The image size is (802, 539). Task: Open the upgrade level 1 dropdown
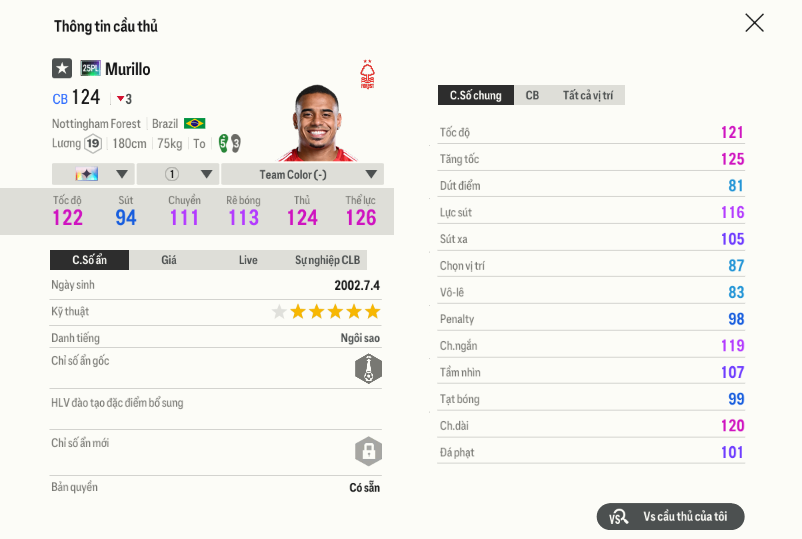177,174
